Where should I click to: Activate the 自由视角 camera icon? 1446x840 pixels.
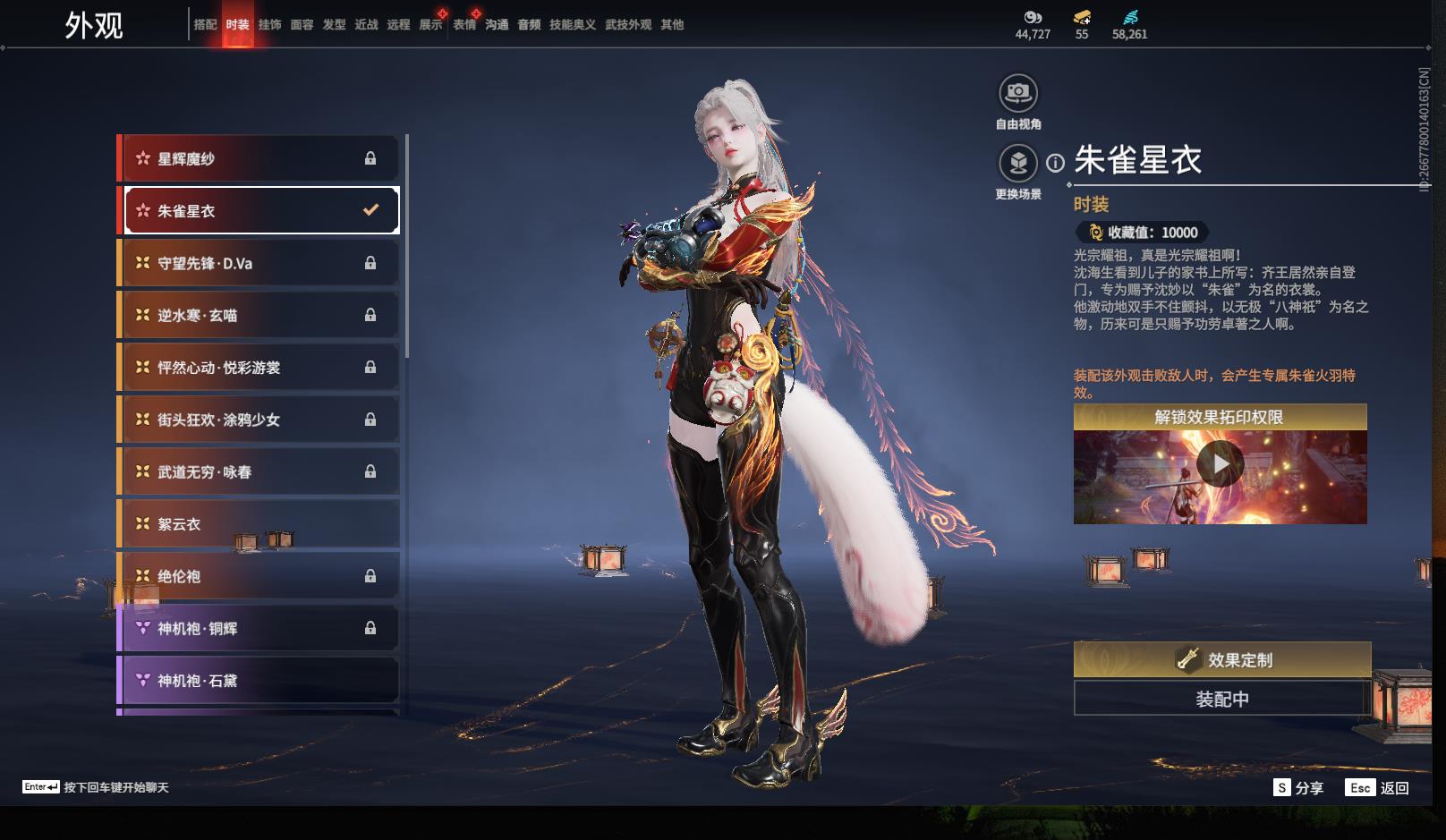[x=1018, y=93]
